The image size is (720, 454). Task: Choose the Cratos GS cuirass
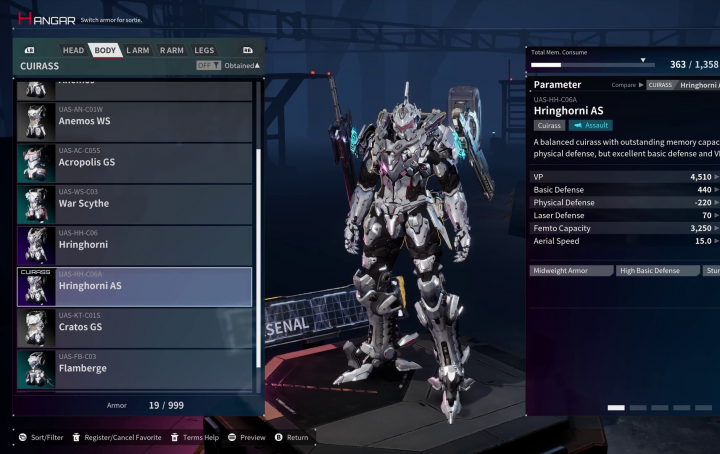tap(134, 327)
